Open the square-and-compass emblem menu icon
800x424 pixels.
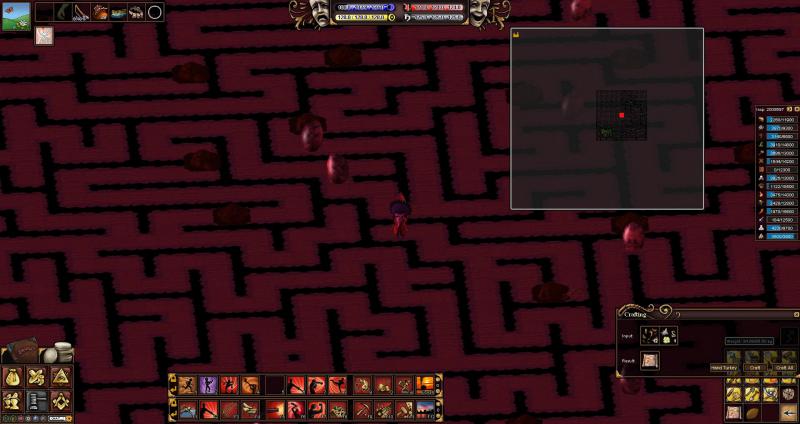coord(61,400)
